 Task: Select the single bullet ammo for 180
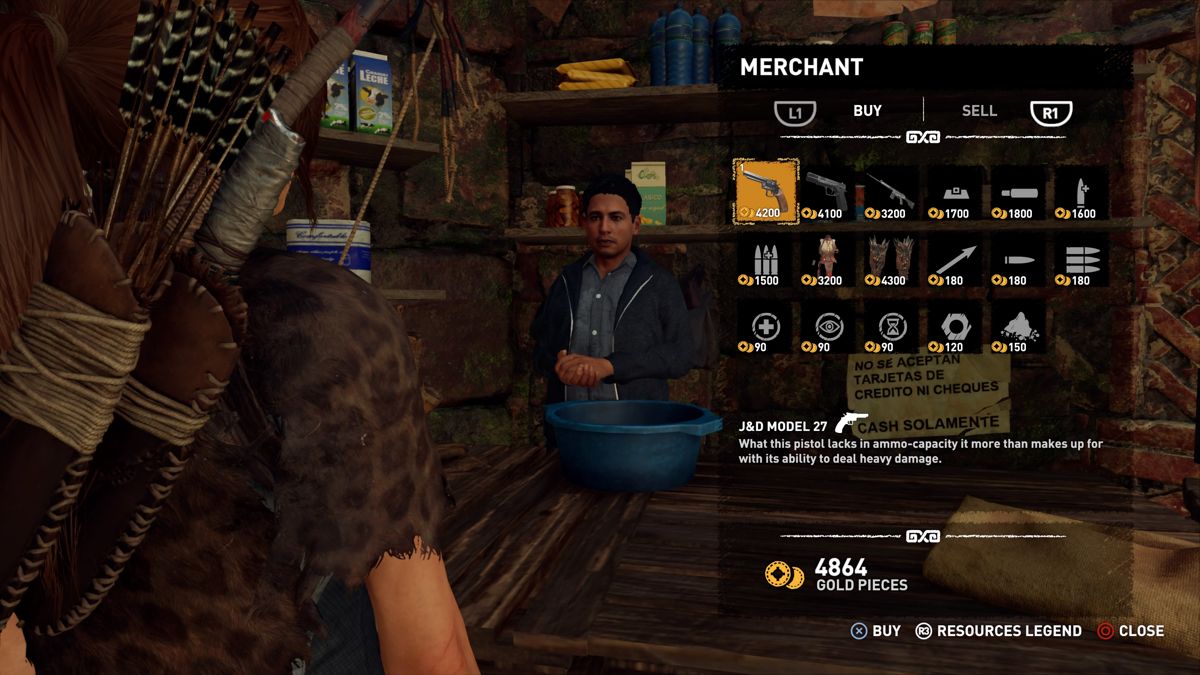(1018, 260)
